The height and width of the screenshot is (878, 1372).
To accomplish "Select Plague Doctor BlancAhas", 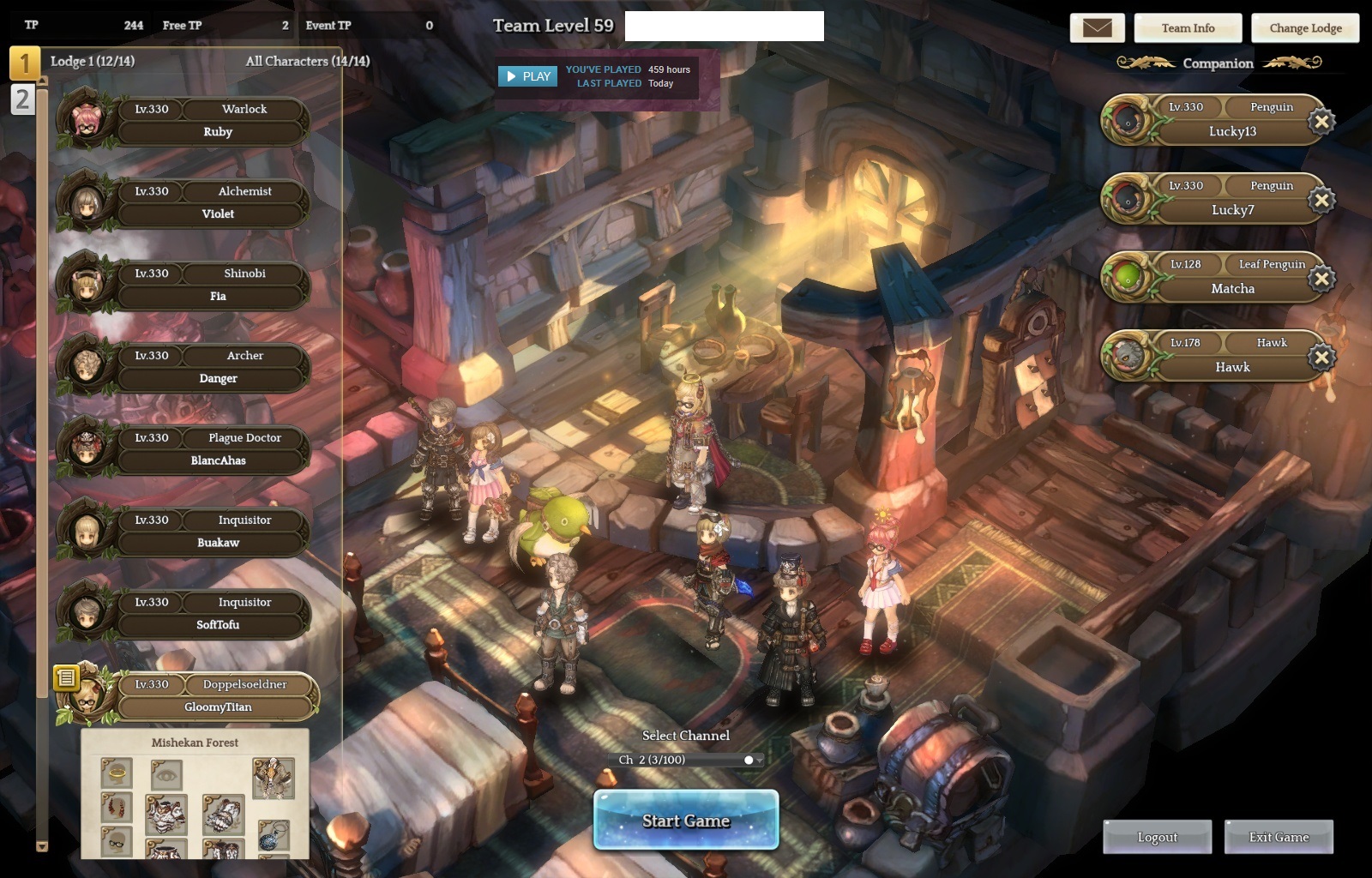I will pyautogui.click(x=217, y=450).
